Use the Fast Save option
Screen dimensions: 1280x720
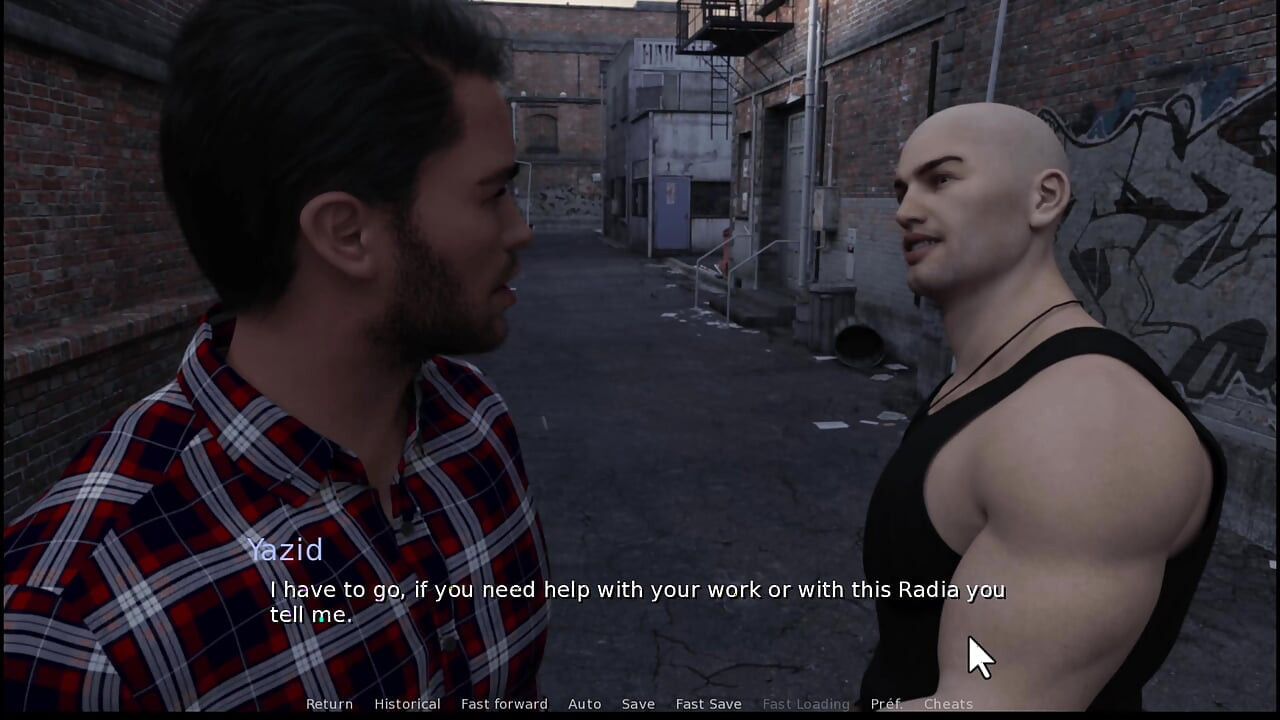click(x=708, y=704)
